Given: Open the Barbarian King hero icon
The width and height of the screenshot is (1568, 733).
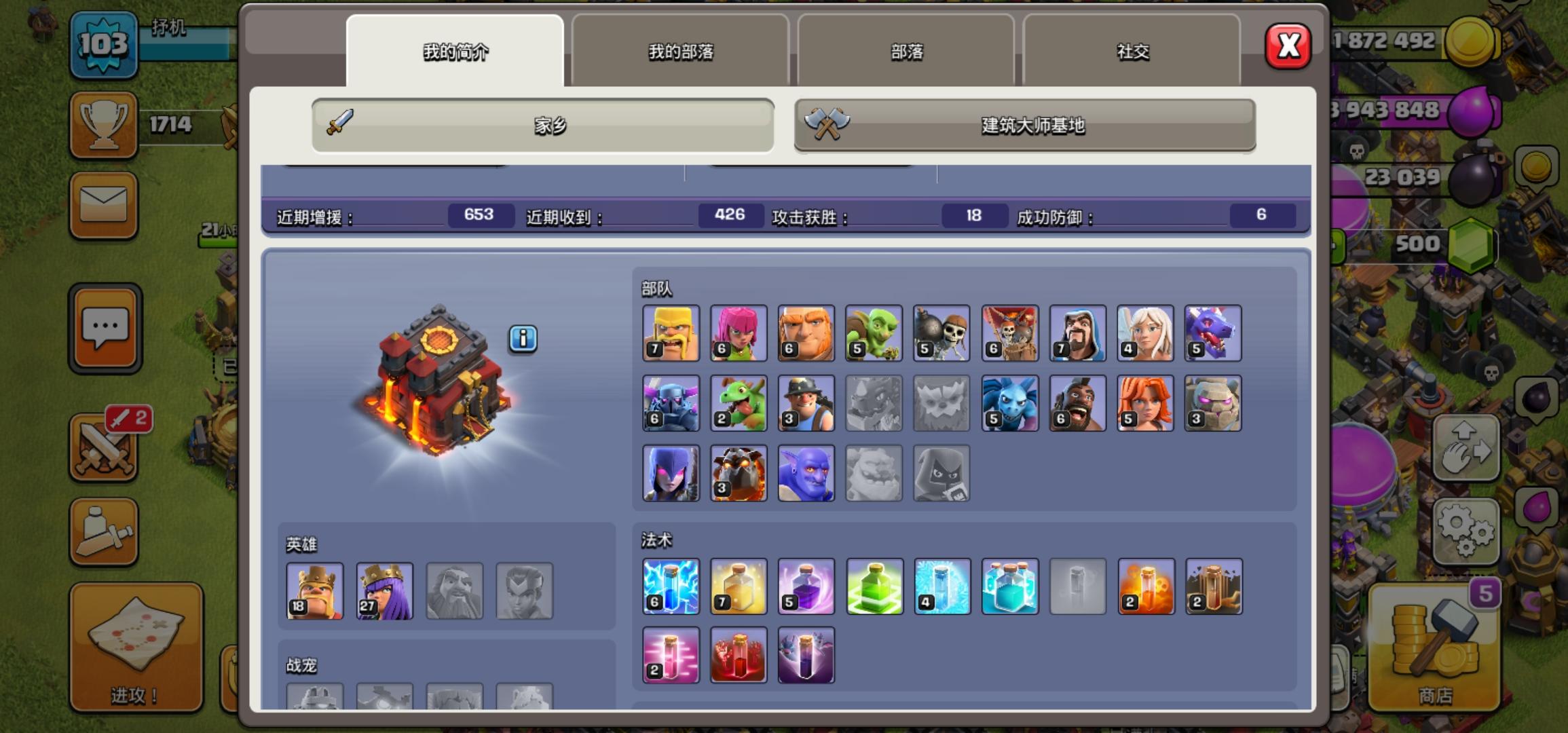Looking at the screenshot, I should point(314,590).
